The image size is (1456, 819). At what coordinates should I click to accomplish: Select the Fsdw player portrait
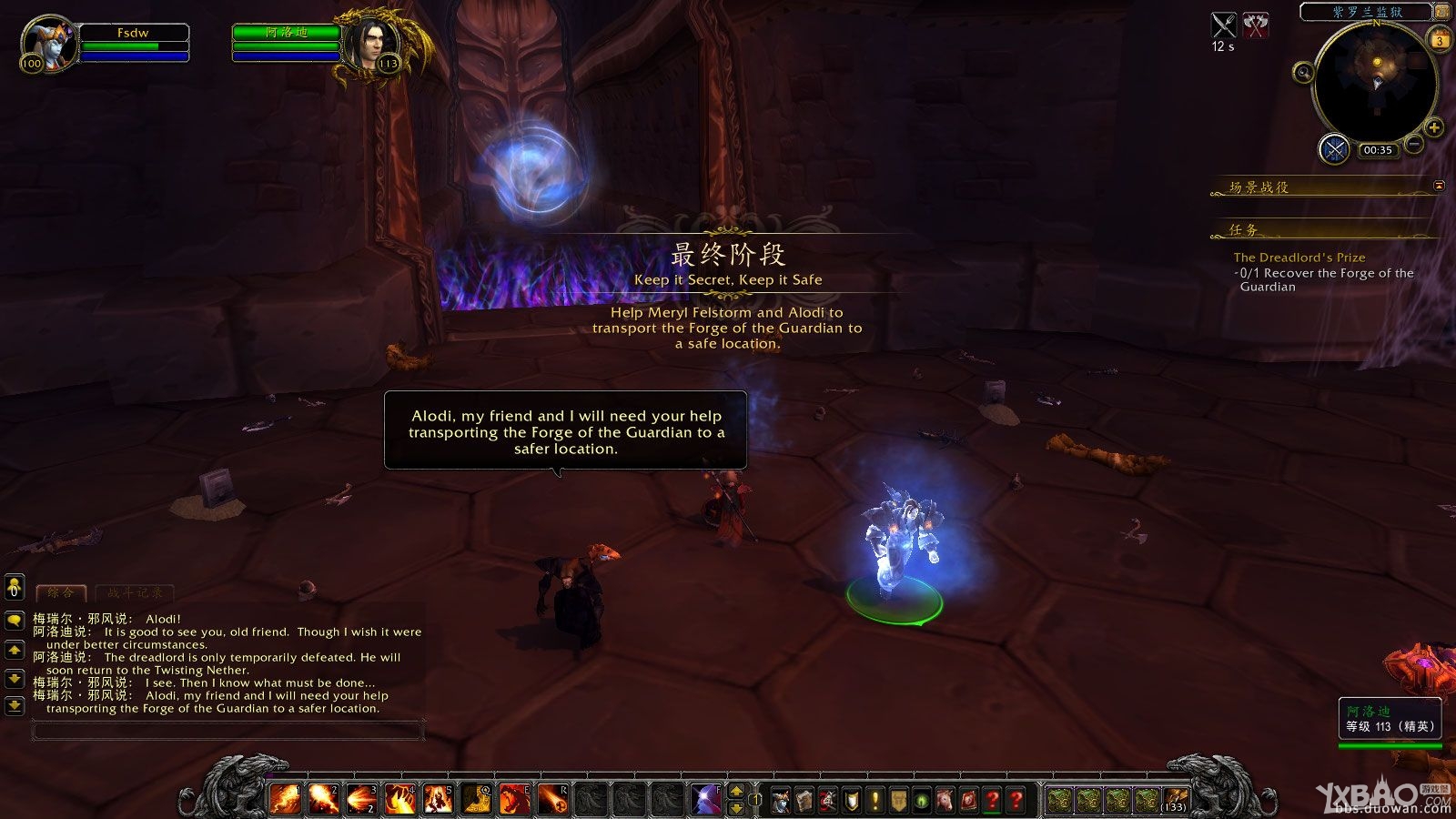point(47,44)
